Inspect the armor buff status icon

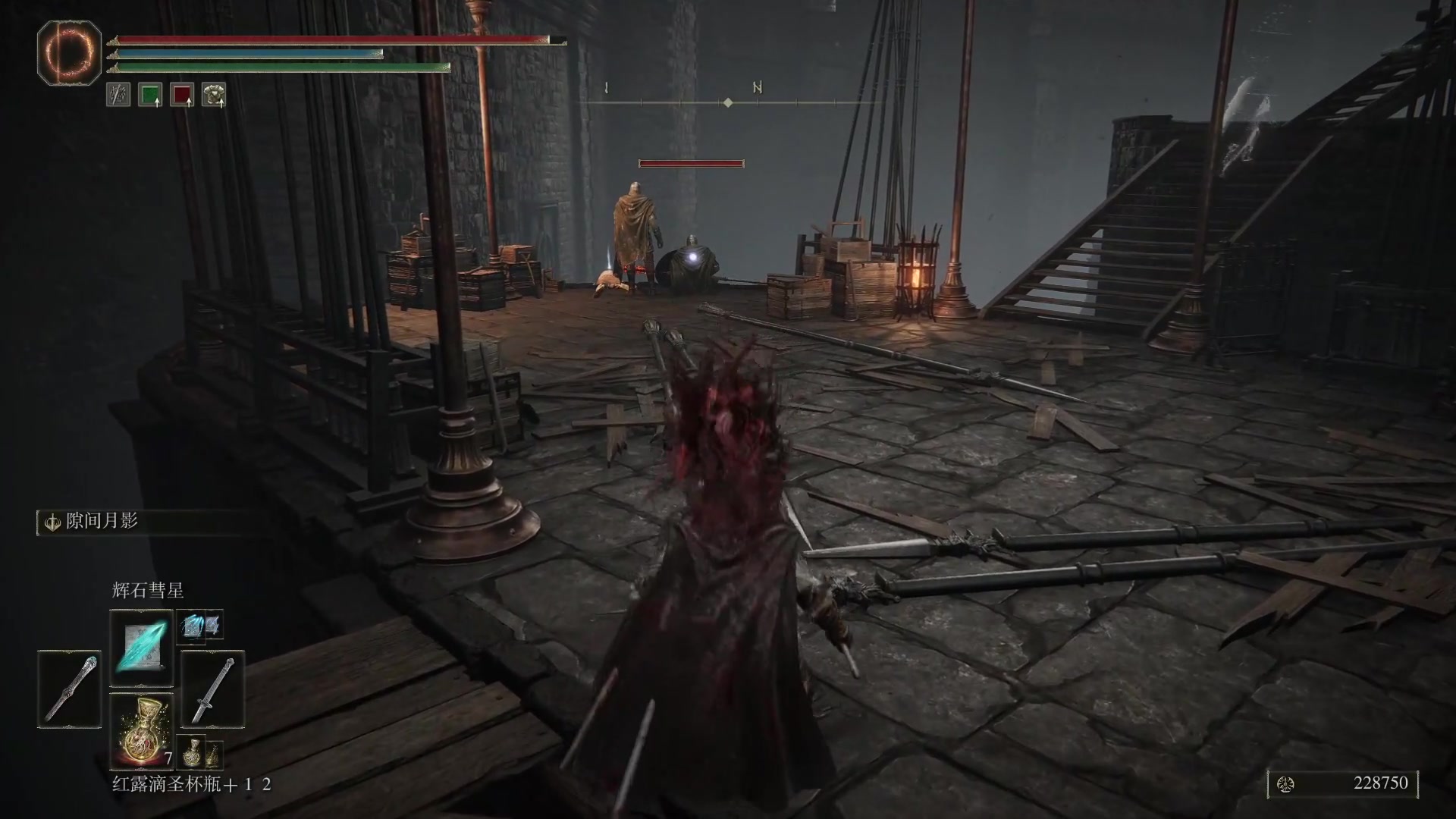tap(214, 95)
